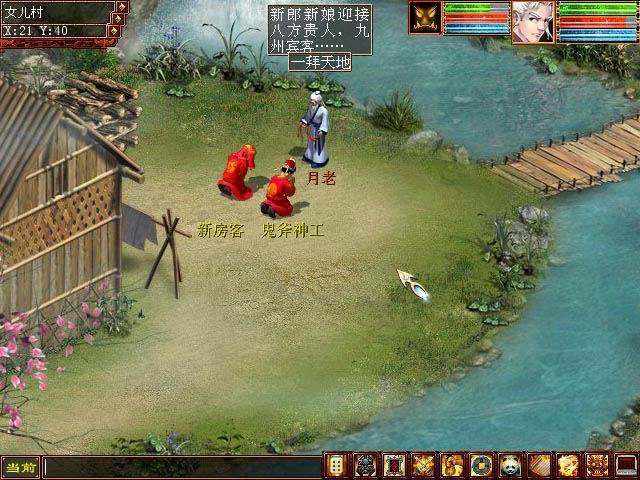The image size is (640, 480).
Task: Click the golden figure toolbar icon
Action: click(452, 465)
